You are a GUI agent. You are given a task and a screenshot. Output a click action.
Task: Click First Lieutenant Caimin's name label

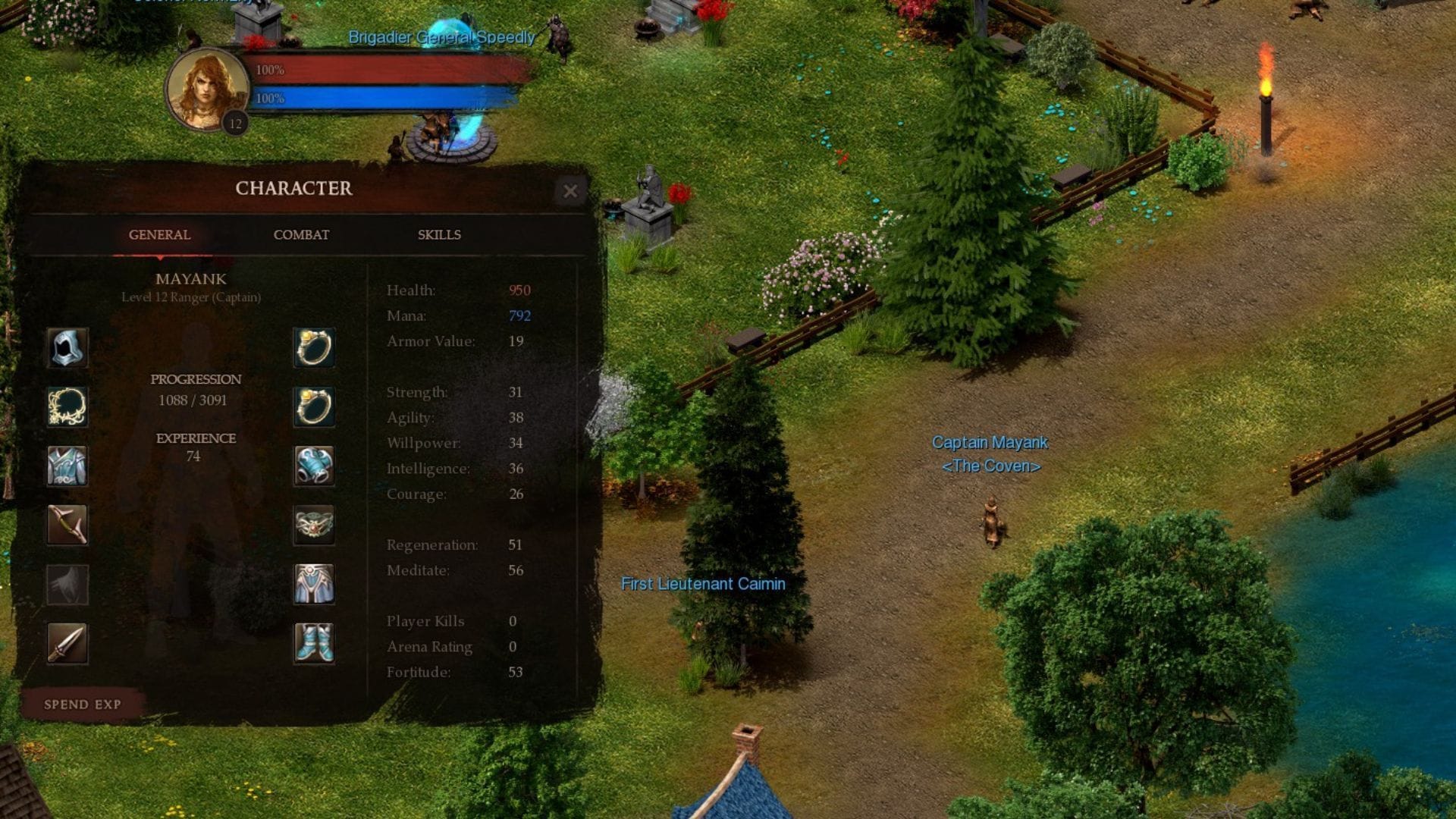pyautogui.click(x=704, y=584)
